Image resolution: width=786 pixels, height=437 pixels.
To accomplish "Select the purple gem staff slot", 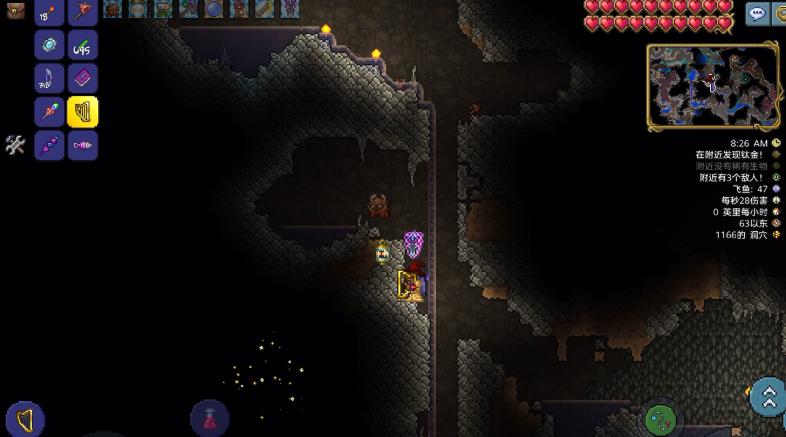I will [48, 145].
